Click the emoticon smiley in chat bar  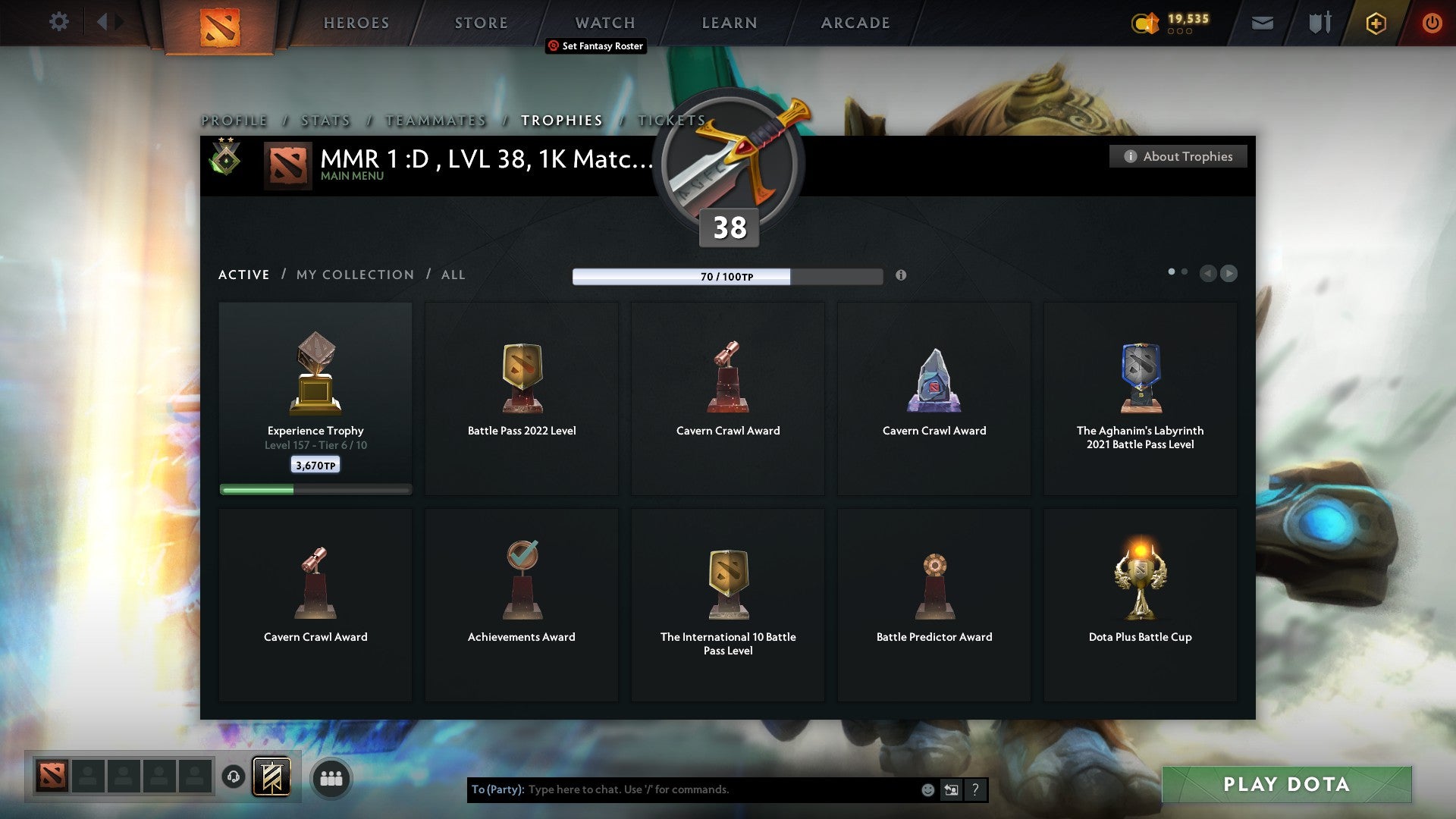pyautogui.click(x=928, y=789)
